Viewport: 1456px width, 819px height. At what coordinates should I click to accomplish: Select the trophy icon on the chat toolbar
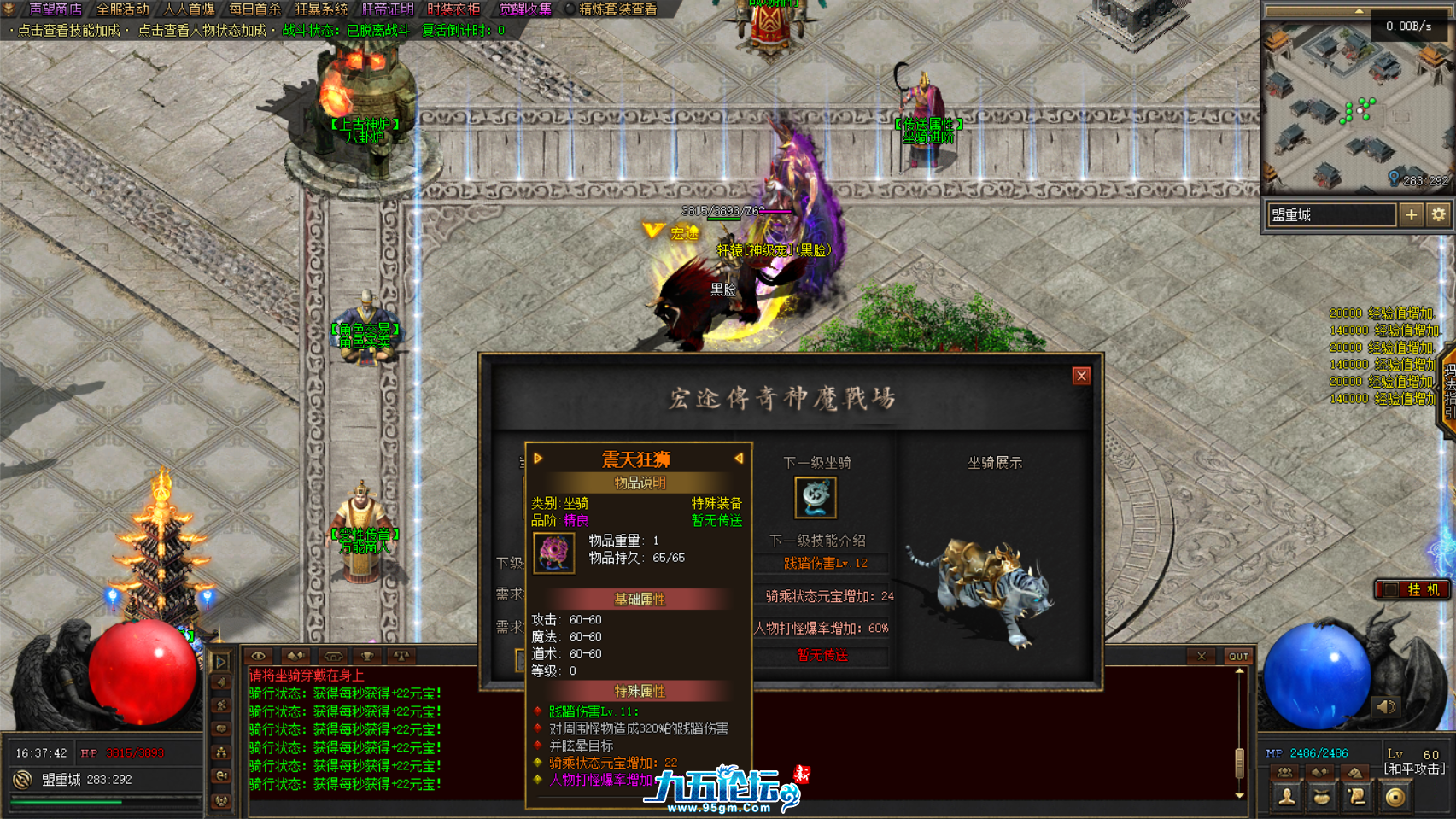tap(367, 655)
